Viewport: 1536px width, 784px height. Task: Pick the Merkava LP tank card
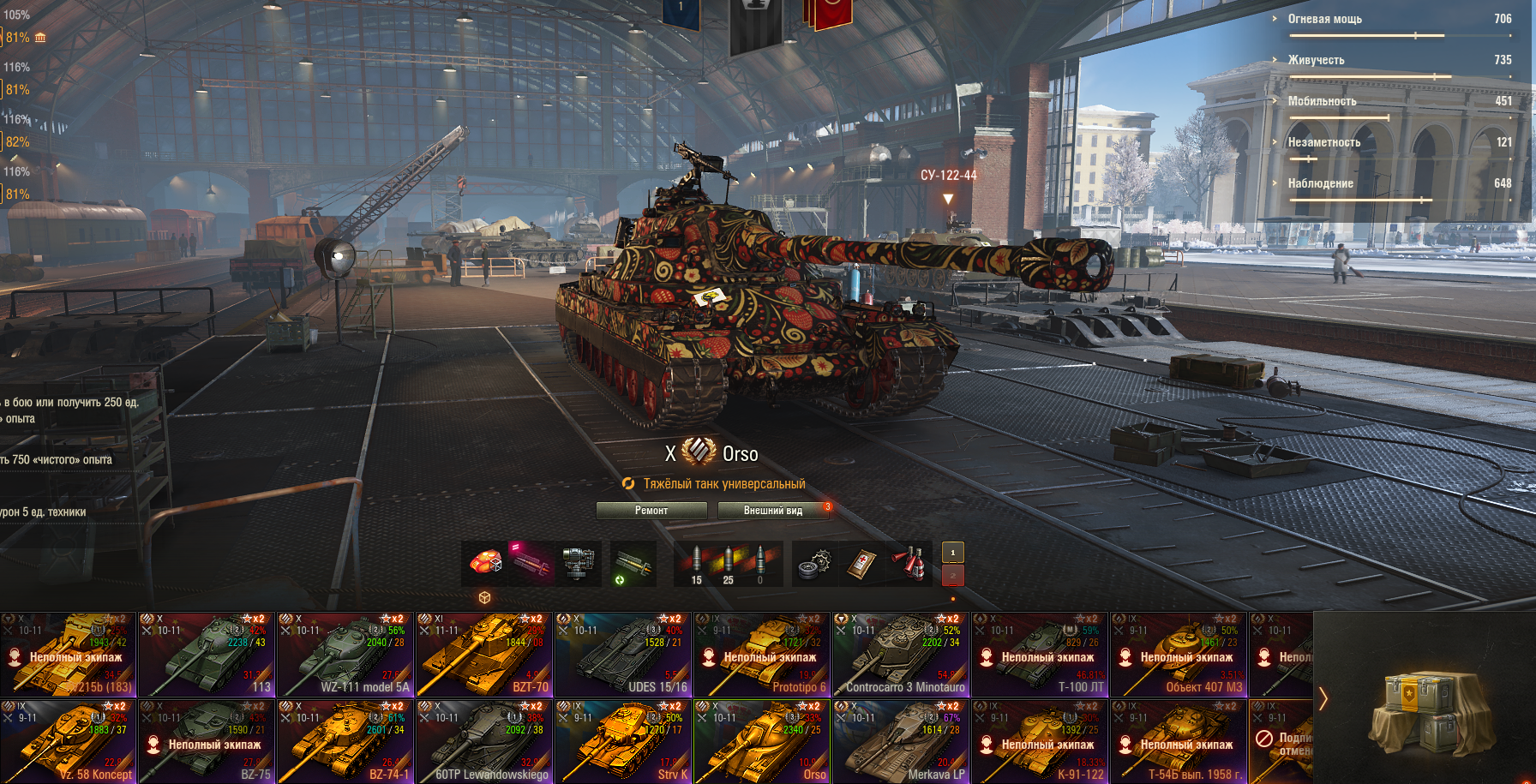pos(901,742)
